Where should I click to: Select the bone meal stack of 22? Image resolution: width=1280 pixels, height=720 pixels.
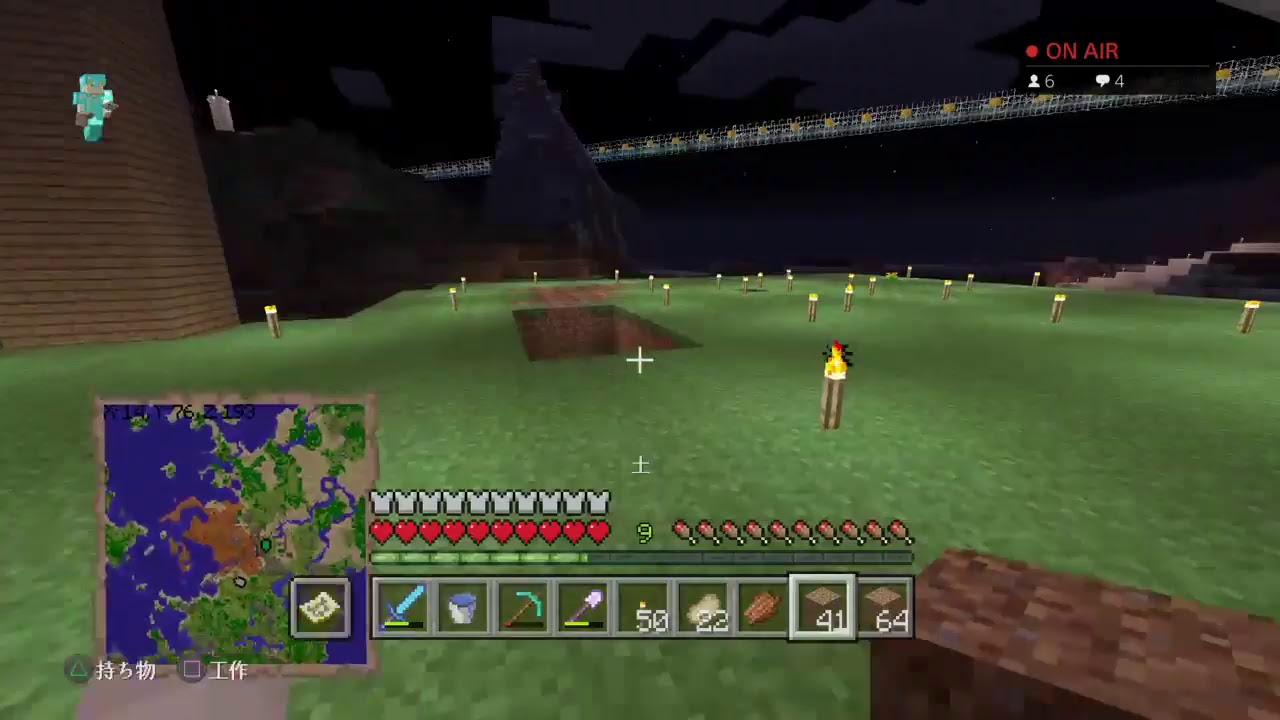tap(701, 606)
